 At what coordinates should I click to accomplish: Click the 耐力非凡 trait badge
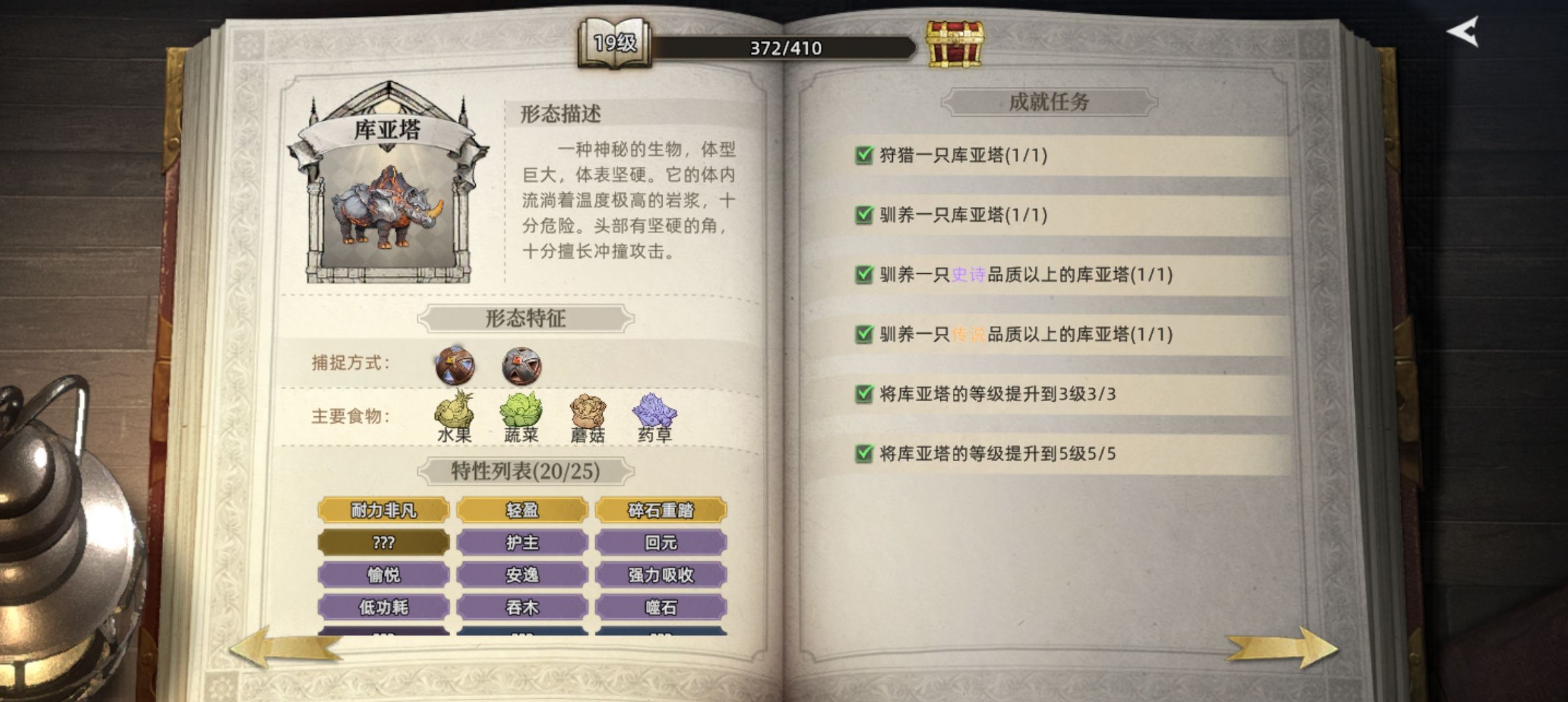pyautogui.click(x=383, y=509)
